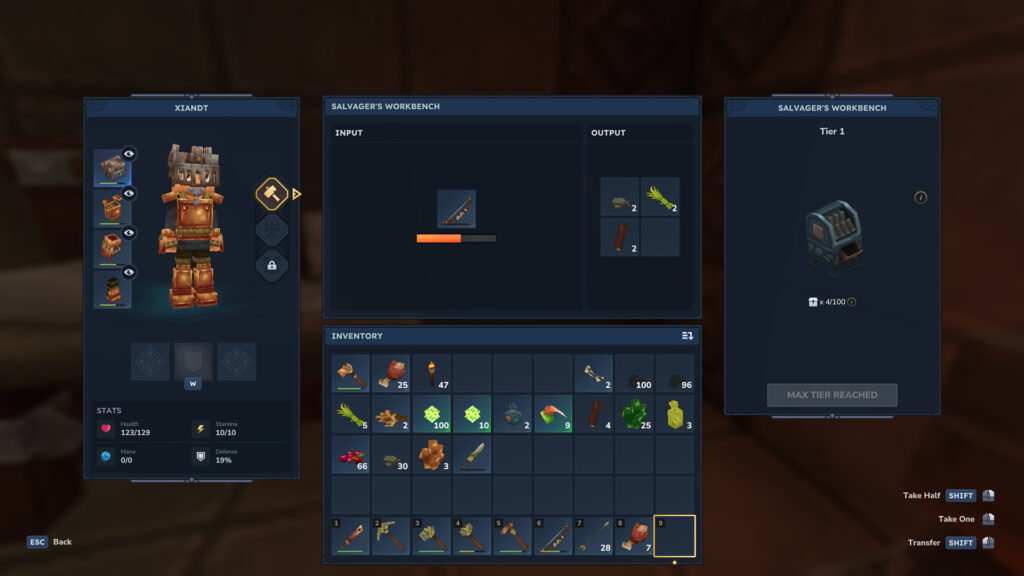Open the hammer crafting tab beside the character
Viewport: 1024px width, 576px height.
pyautogui.click(x=272, y=194)
